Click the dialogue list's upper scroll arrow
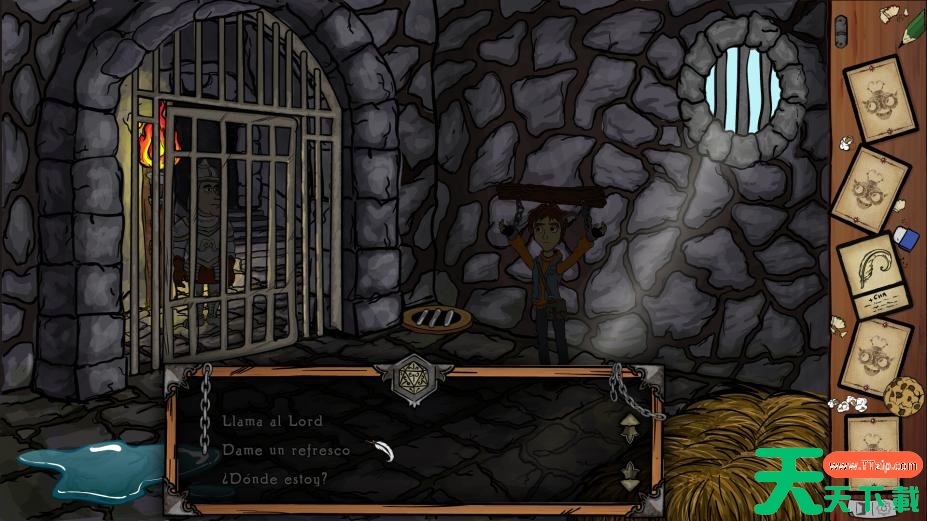The image size is (927, 521). pyautogui.click(x=628, y=428)
